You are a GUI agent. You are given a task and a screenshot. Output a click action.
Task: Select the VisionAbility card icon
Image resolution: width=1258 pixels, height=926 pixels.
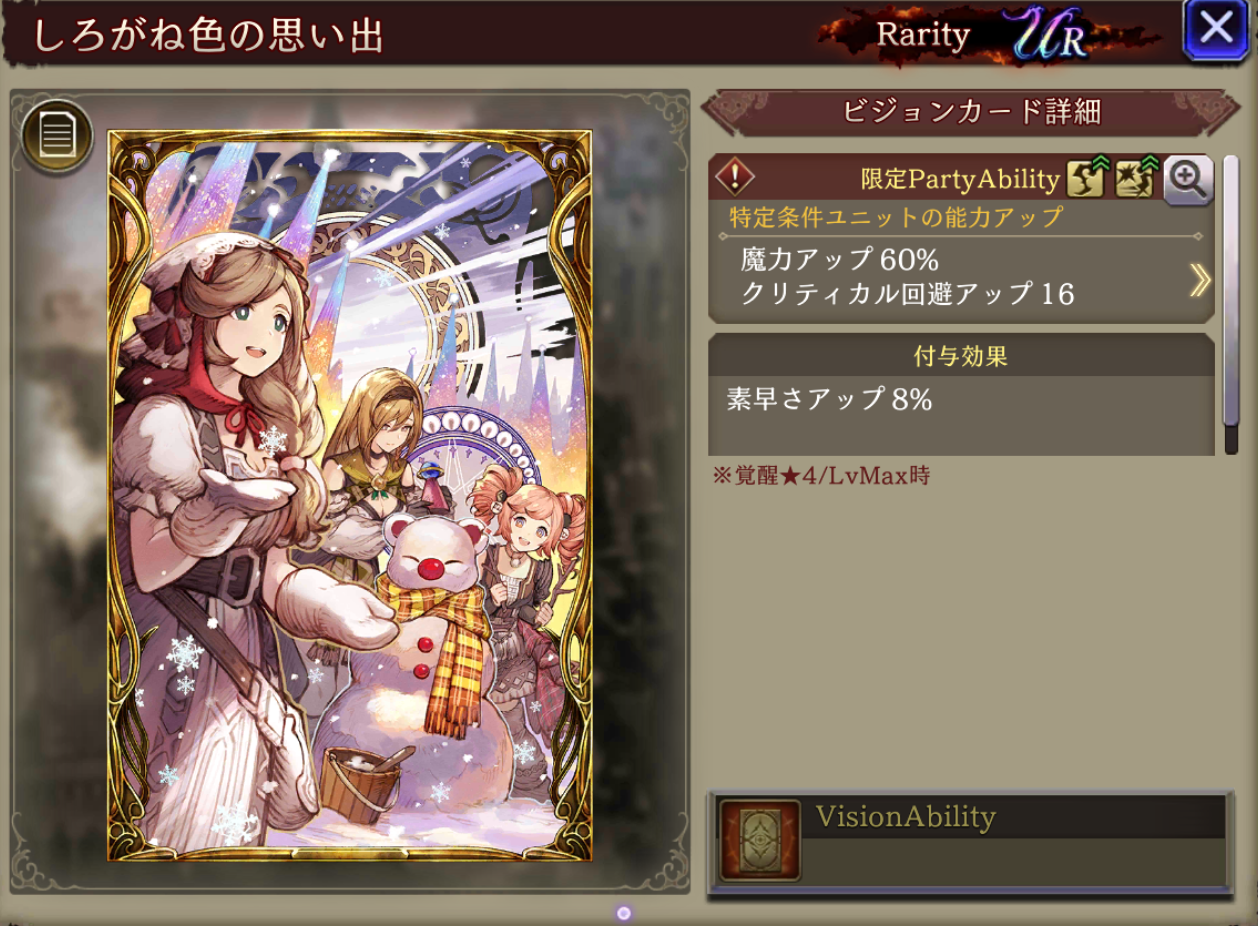point(760,840)
